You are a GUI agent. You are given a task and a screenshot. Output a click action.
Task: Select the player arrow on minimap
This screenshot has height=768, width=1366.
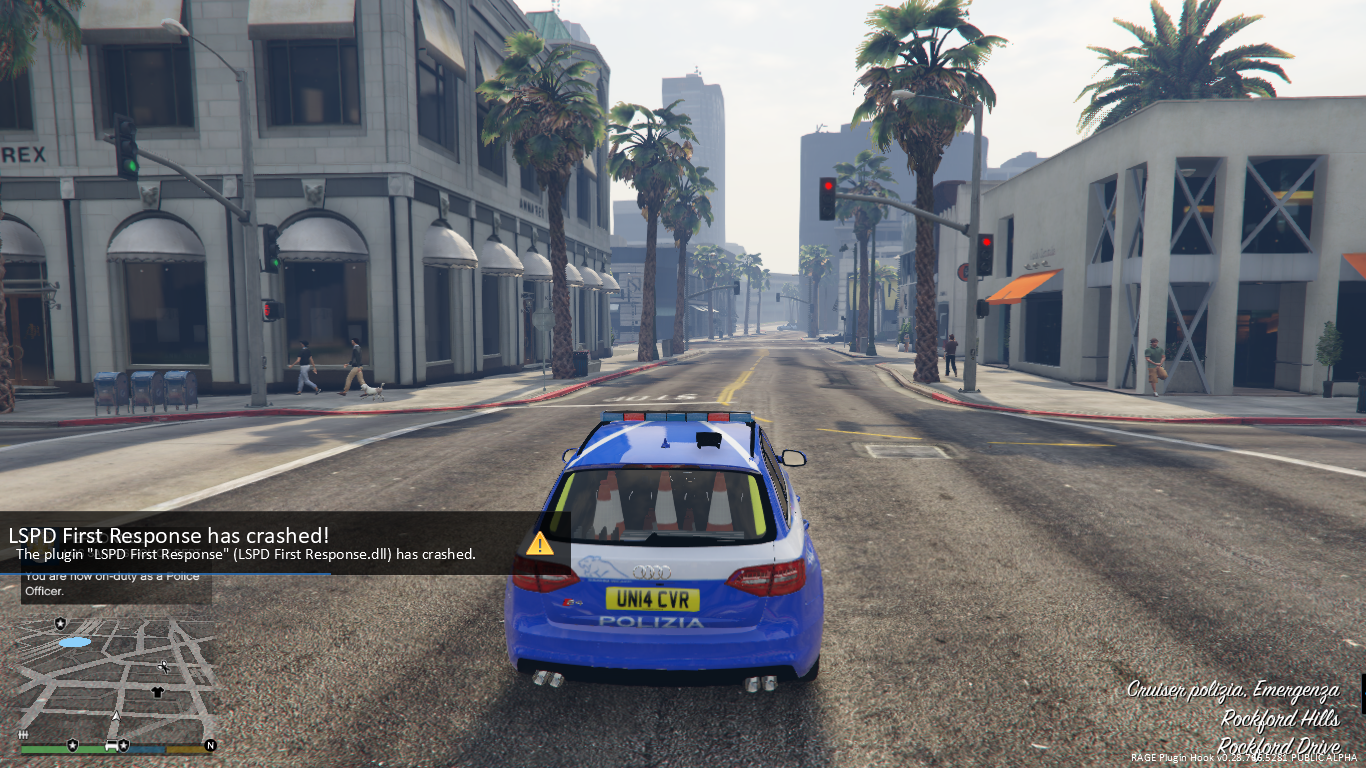(x=116, y=718)
